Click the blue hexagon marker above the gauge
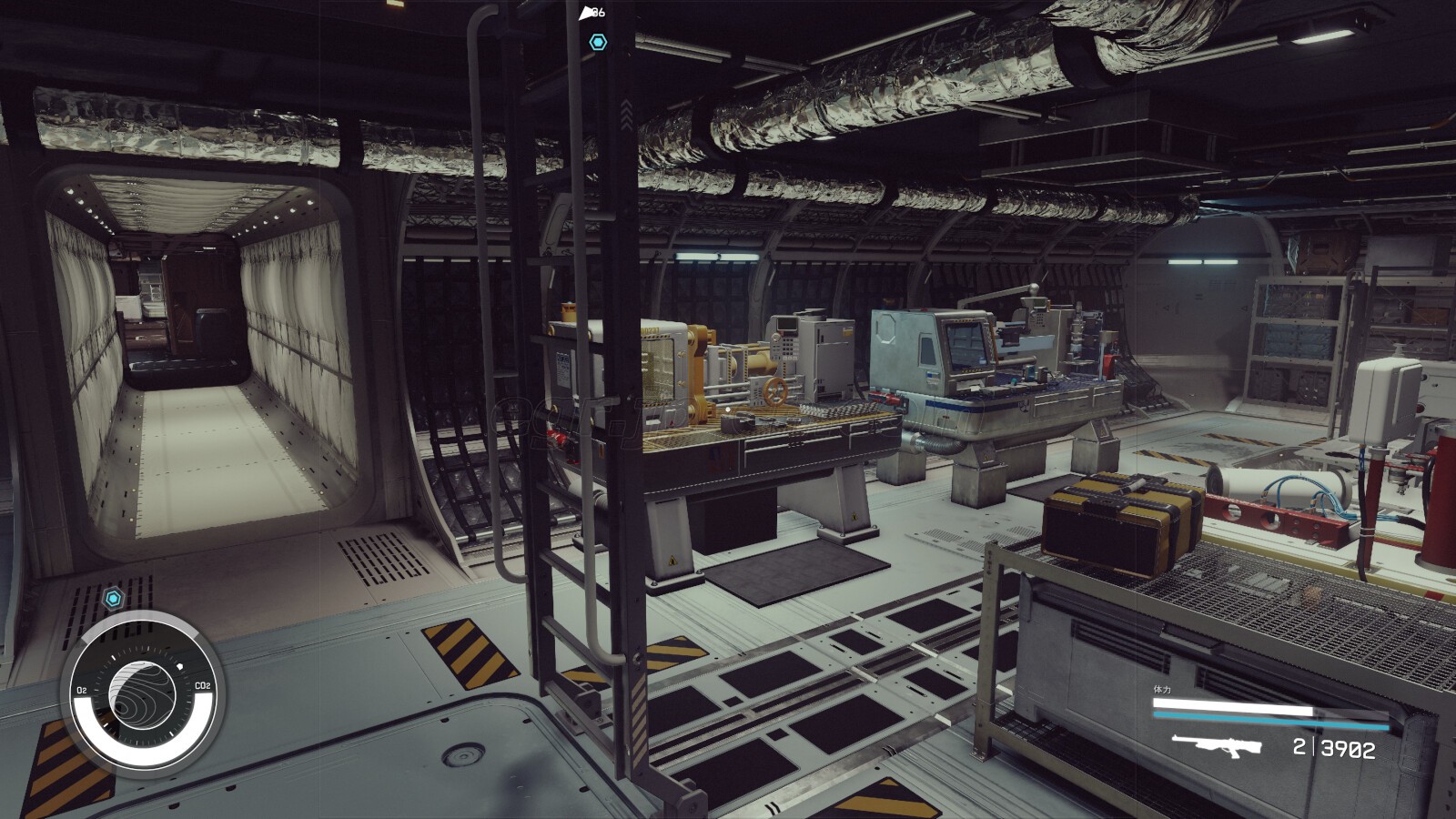This screenshot has width=1456, height=819. coord(113,598)
